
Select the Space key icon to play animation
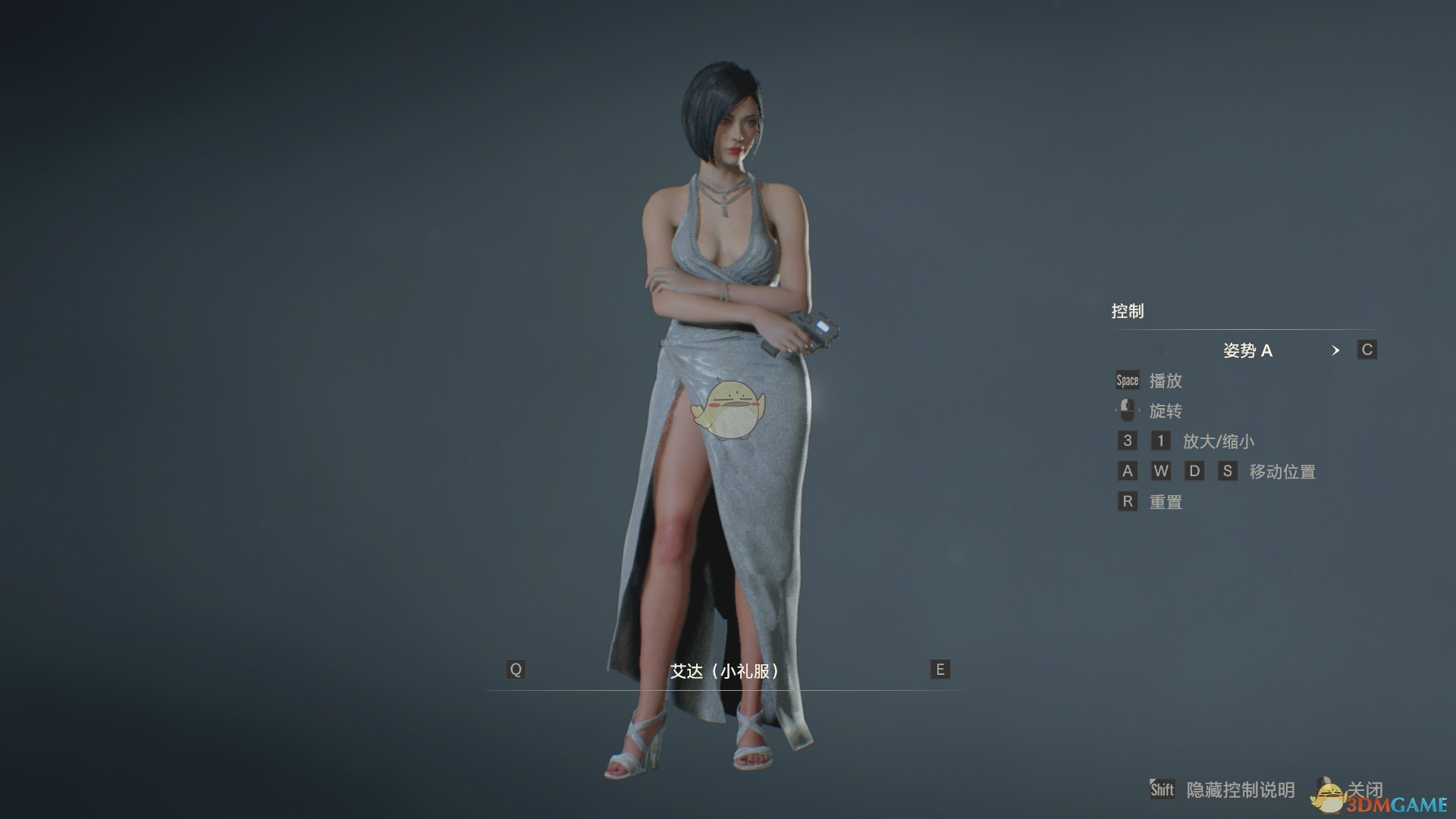[1127, 380]
